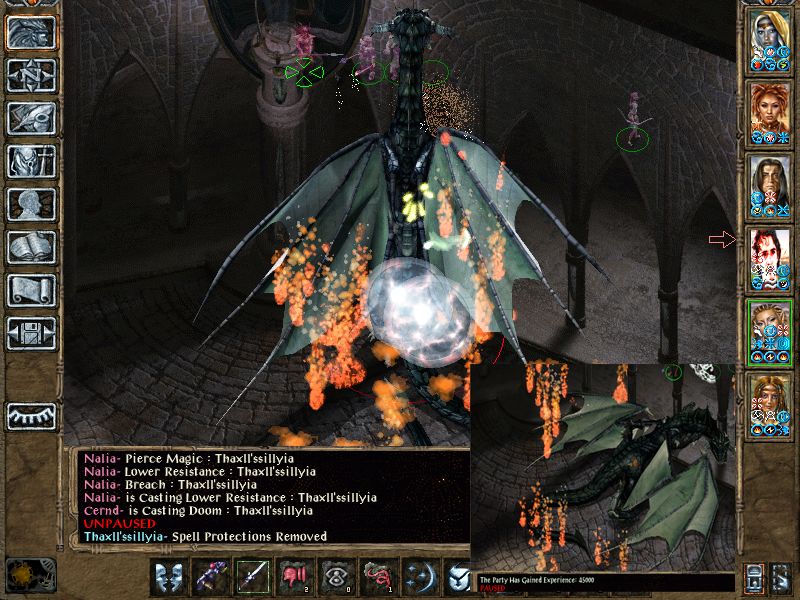Choose the red coiled snake quick slot

[x=378, y=576]
